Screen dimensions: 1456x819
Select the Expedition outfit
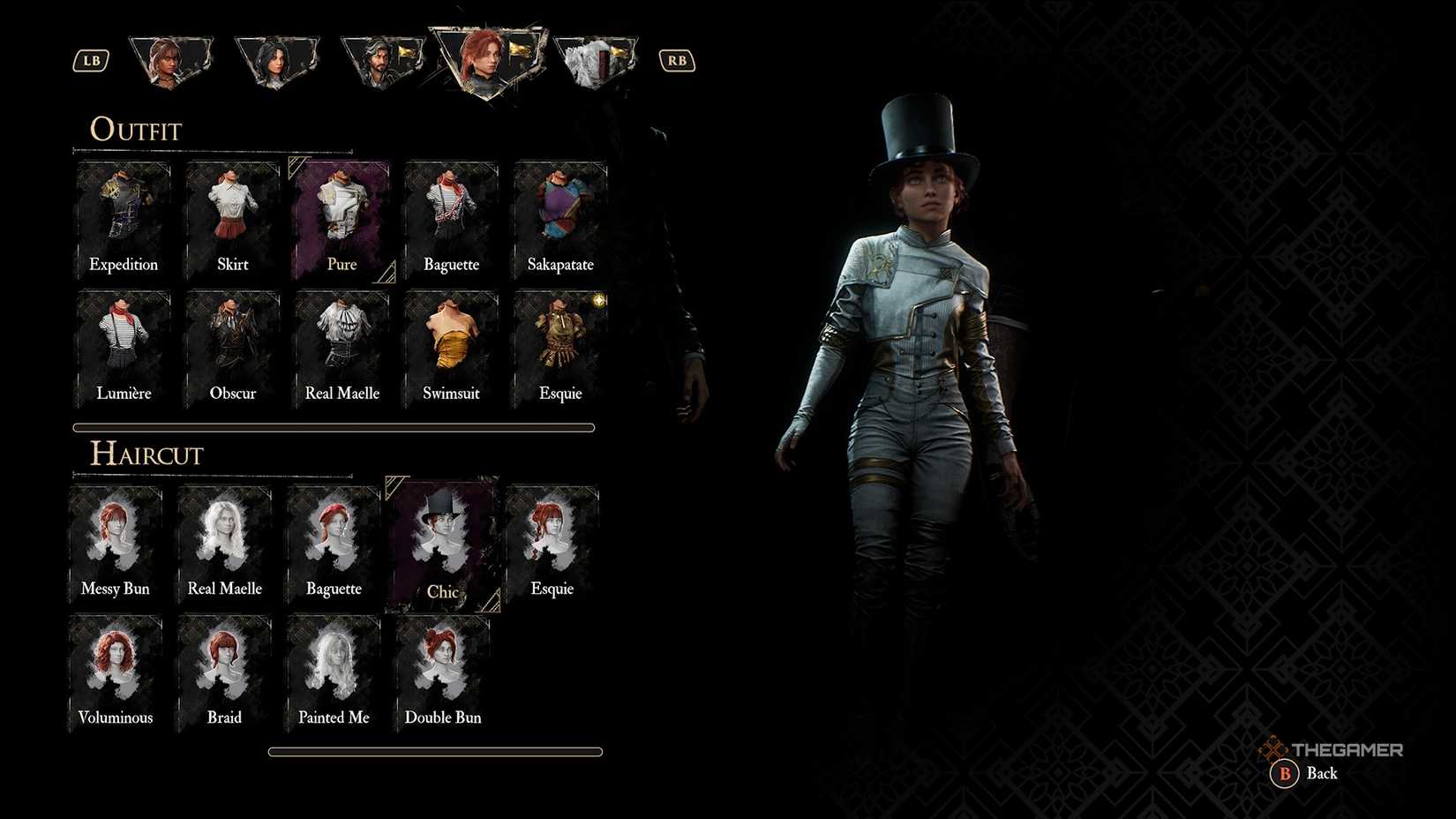(123, 216)
